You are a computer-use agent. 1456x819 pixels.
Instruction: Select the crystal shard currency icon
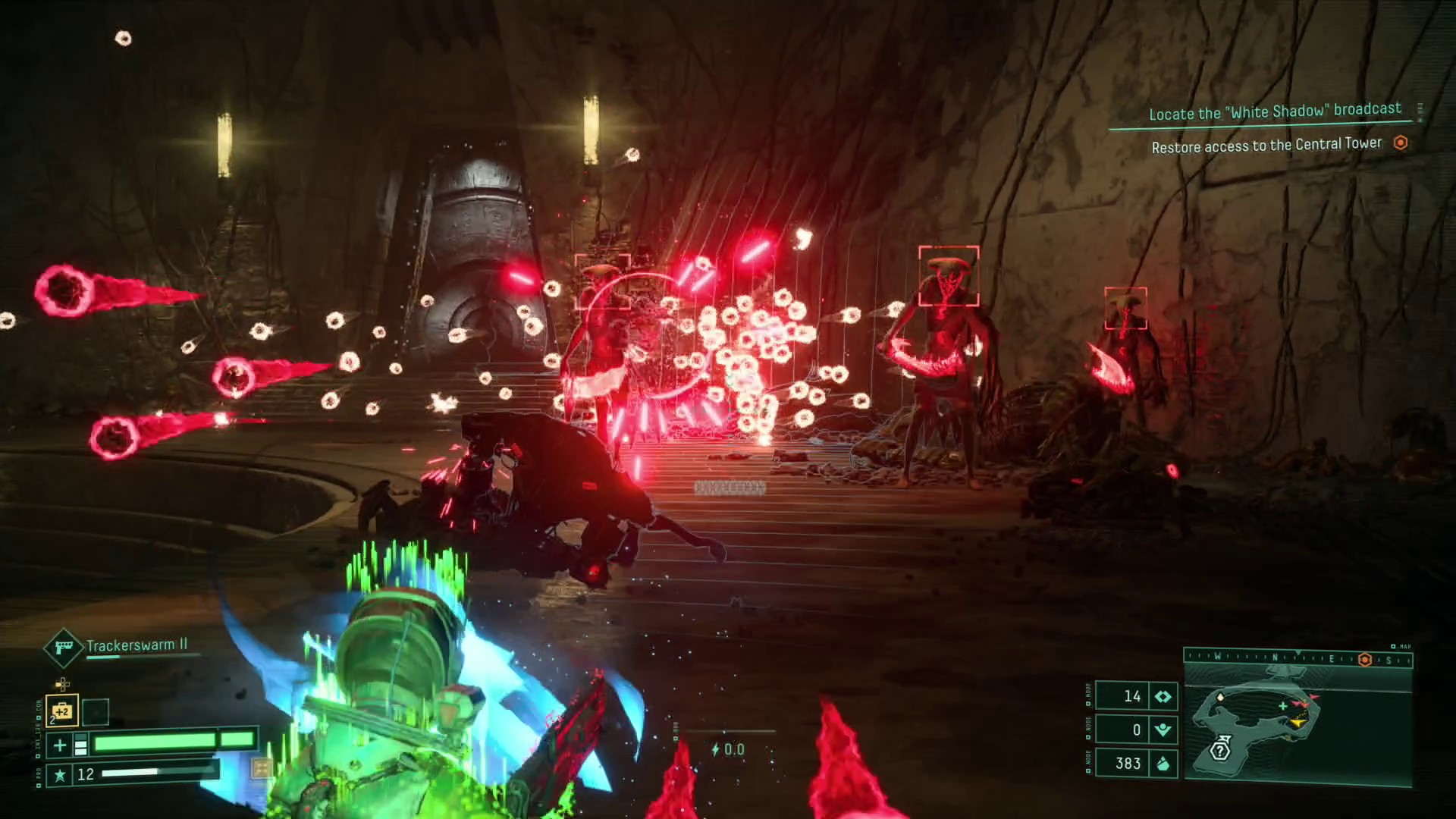tap(1163, 764)
